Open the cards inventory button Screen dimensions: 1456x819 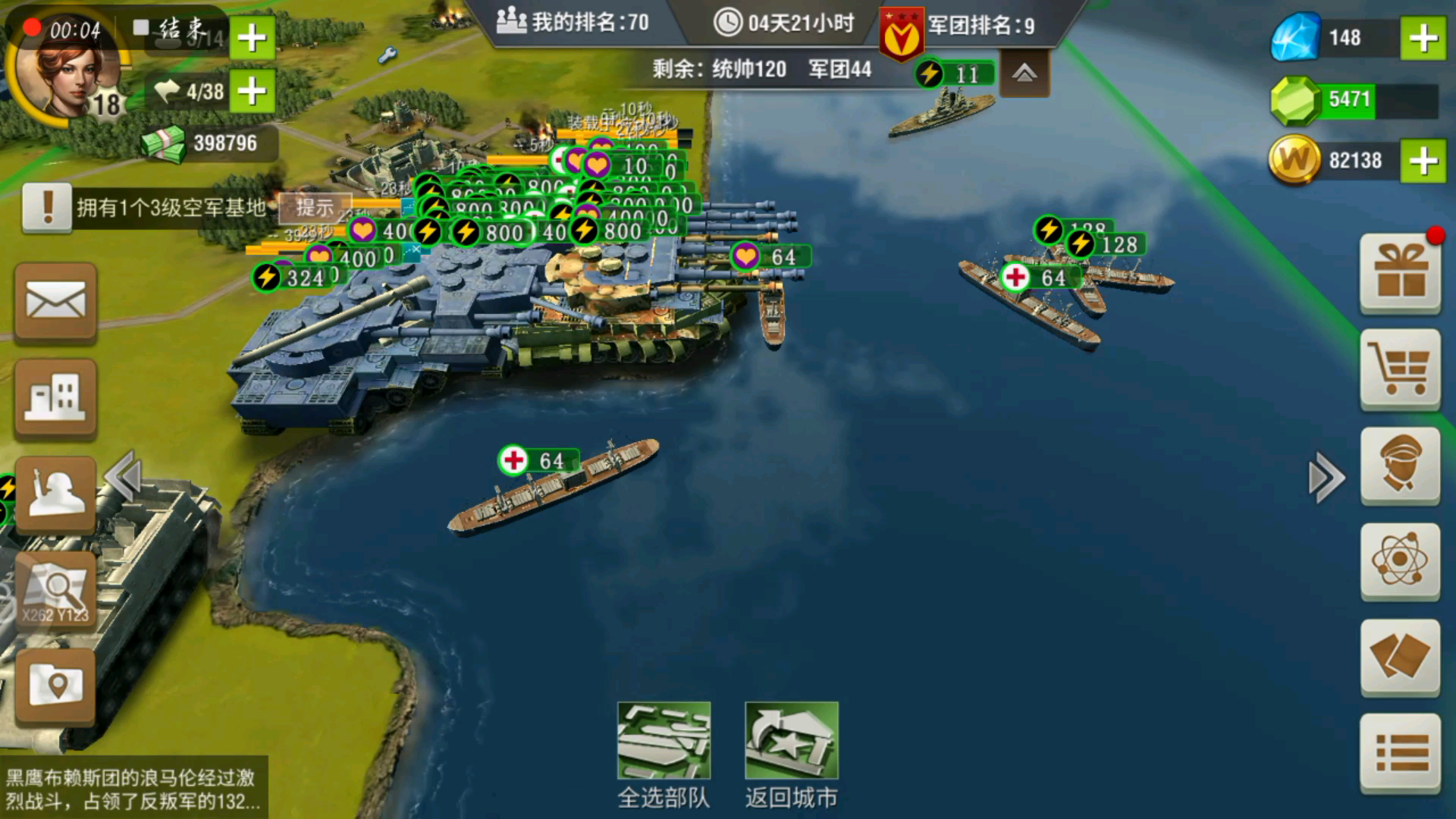pyautogui.click(x=1400, y=657)
